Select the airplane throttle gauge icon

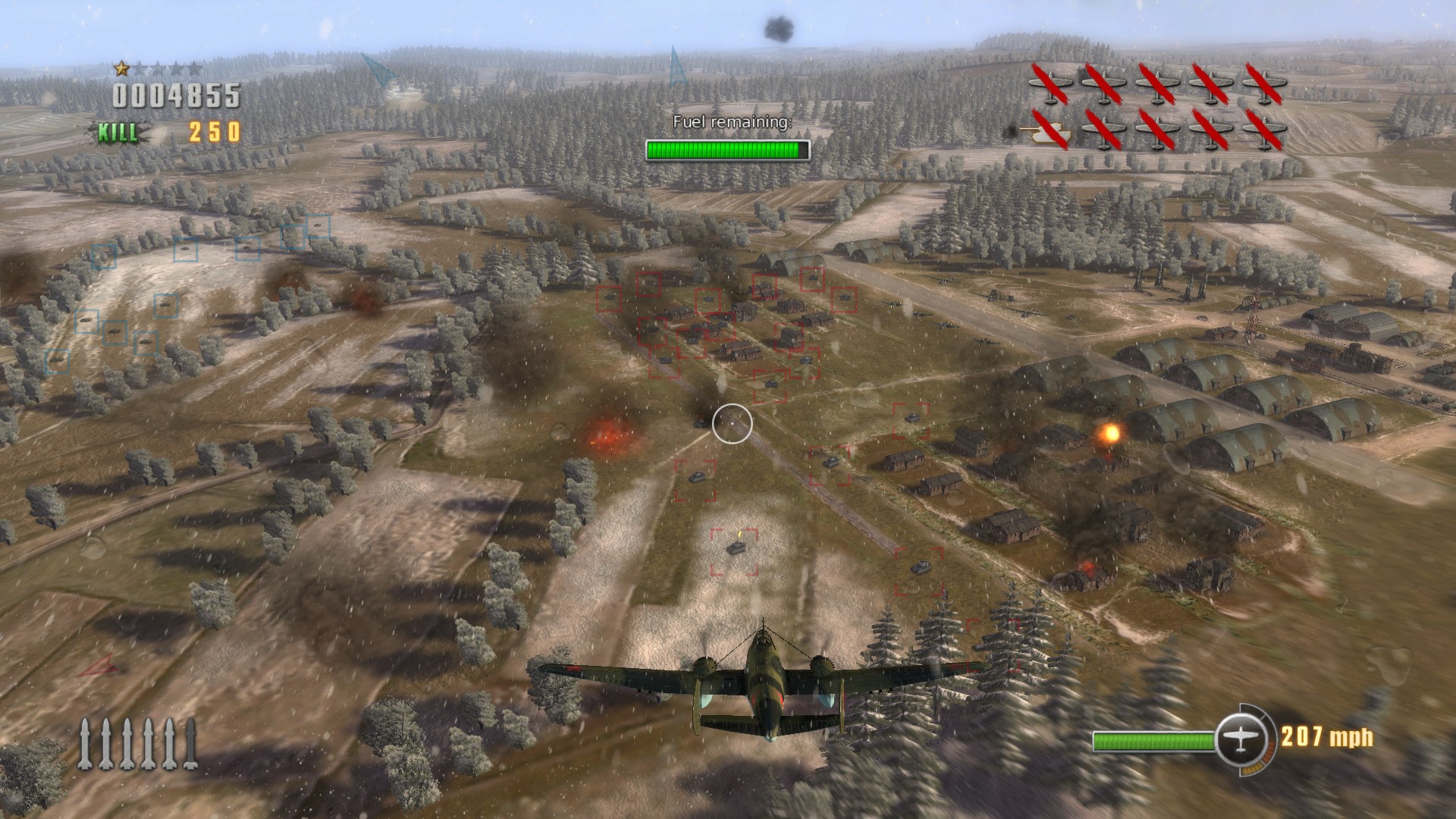[1241, 739]
